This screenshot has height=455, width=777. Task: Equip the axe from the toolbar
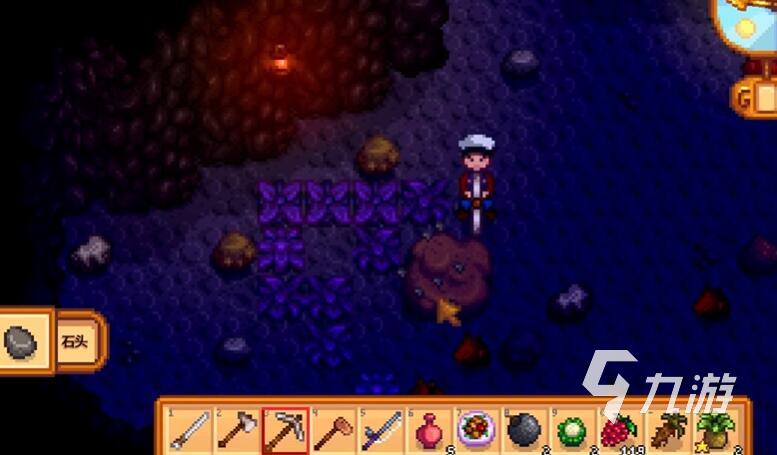(x=236, y=430)
